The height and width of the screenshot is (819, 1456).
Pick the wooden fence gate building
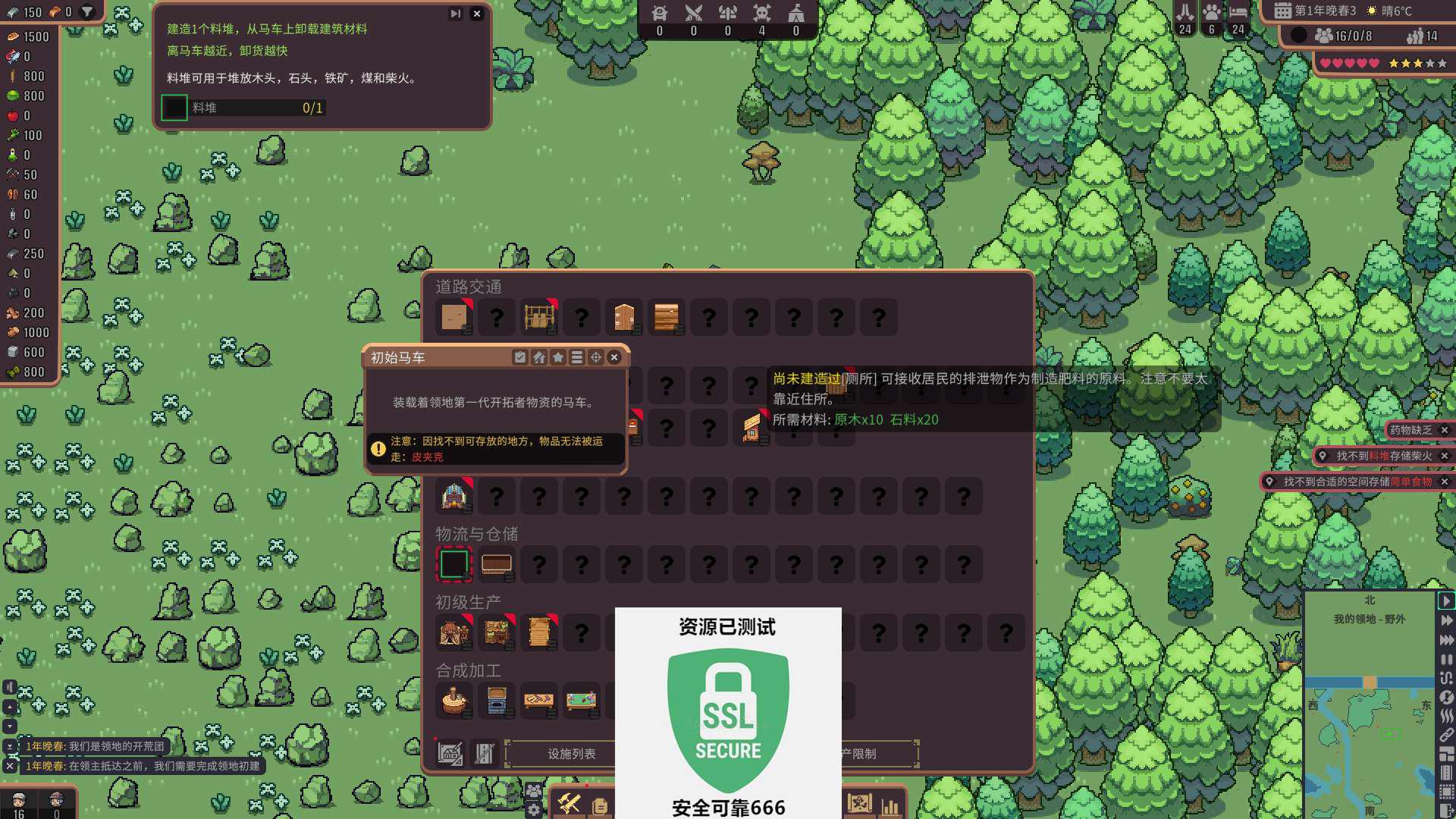(x=539, y=317)
